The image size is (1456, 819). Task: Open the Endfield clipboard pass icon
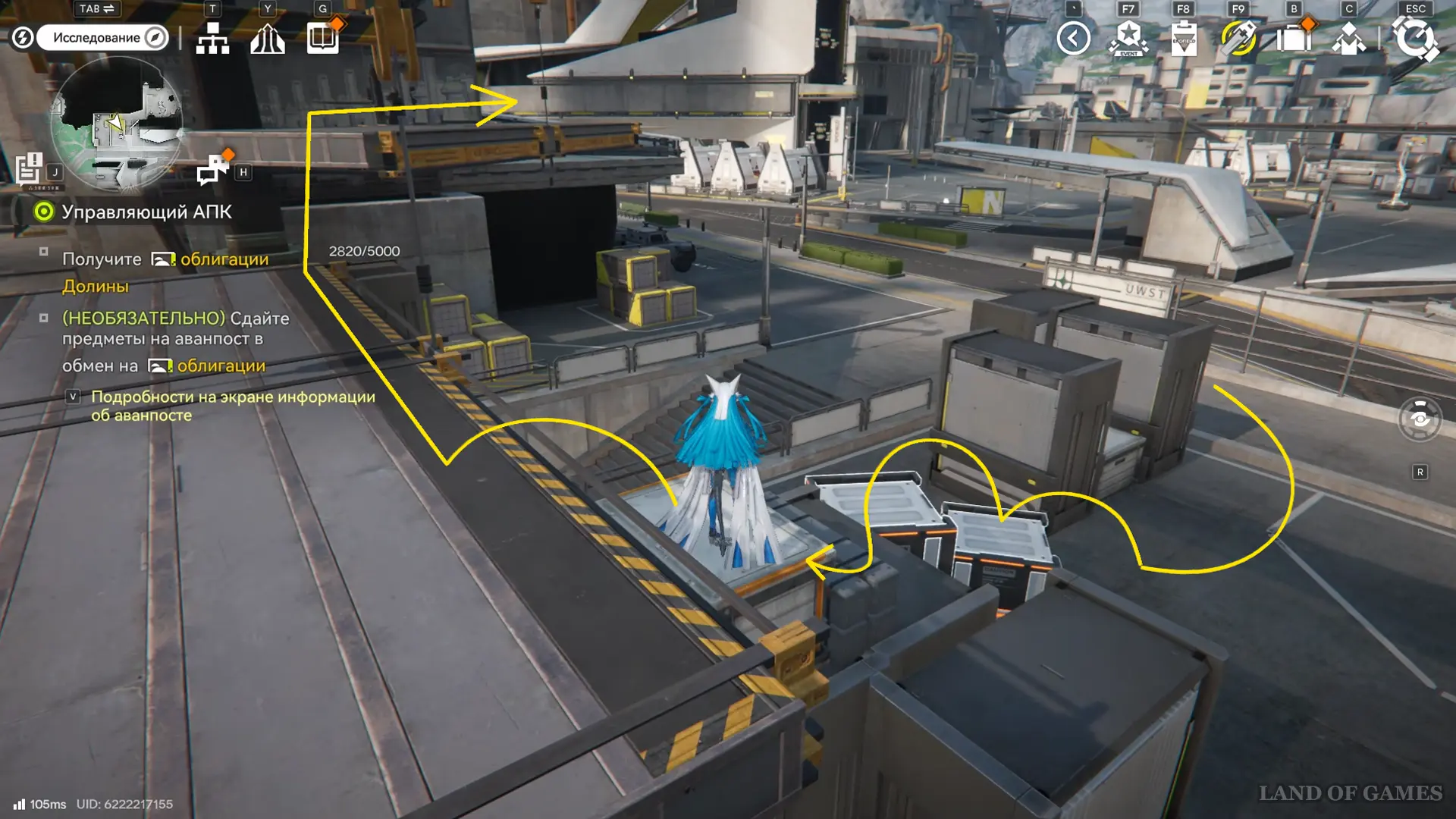click(x=1184, y=38)
